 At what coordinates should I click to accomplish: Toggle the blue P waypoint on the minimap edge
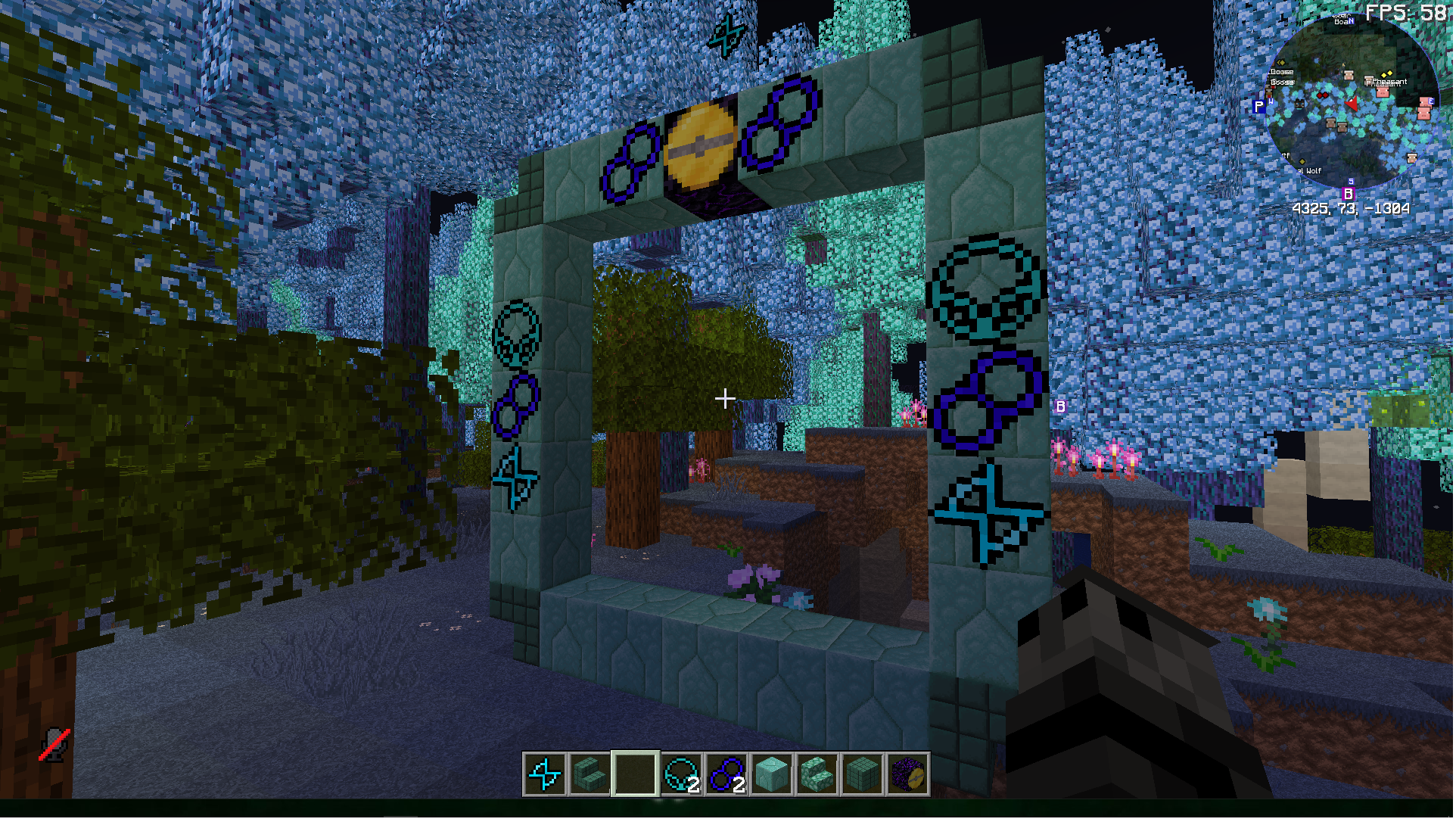[x=1258, y=106]
